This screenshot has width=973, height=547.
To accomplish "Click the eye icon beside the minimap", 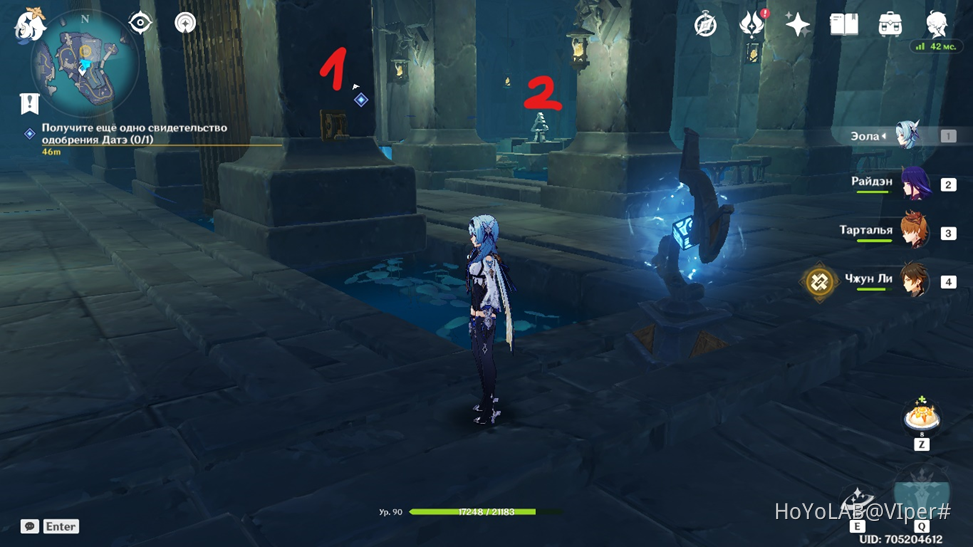I will 140,22.
